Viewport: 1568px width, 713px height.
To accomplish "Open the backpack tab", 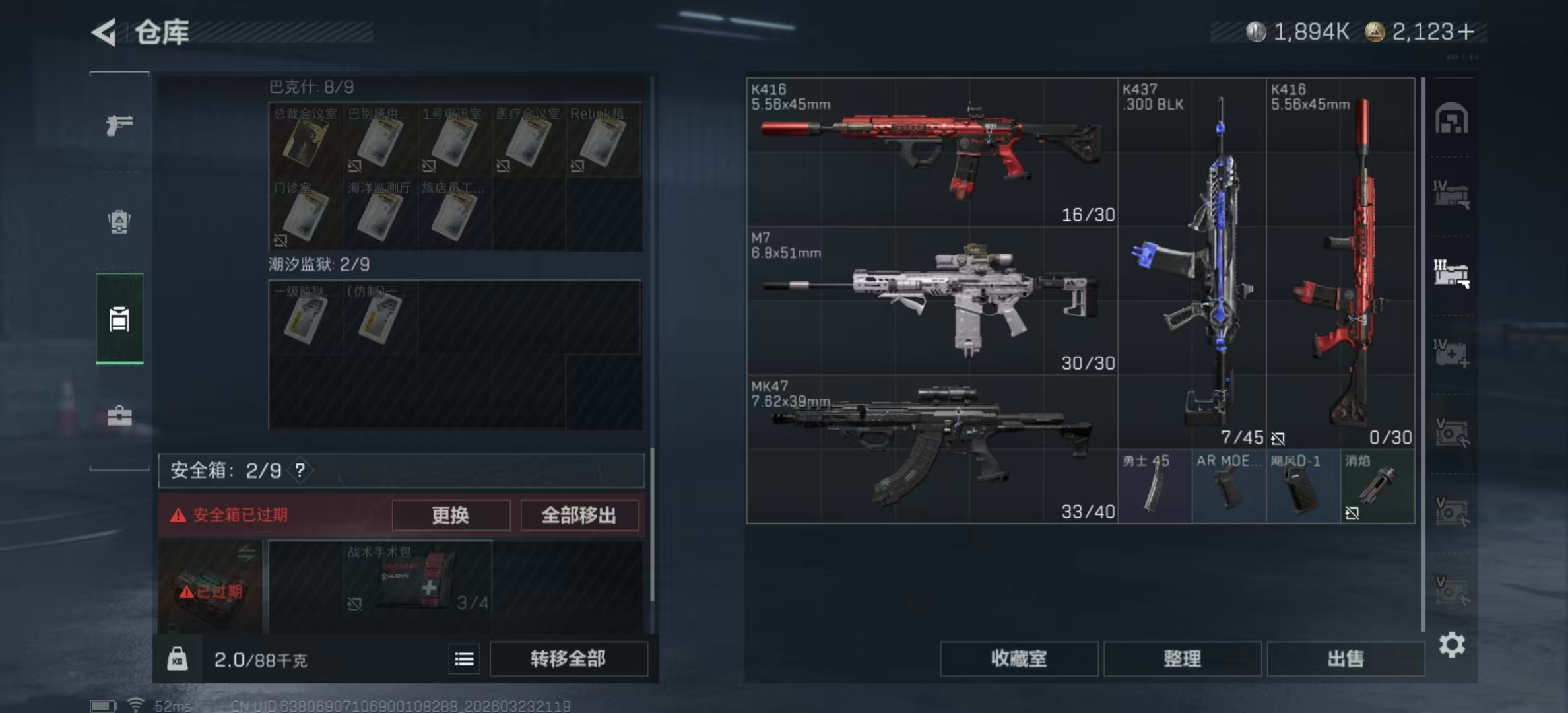I will [x=119, y=222].
